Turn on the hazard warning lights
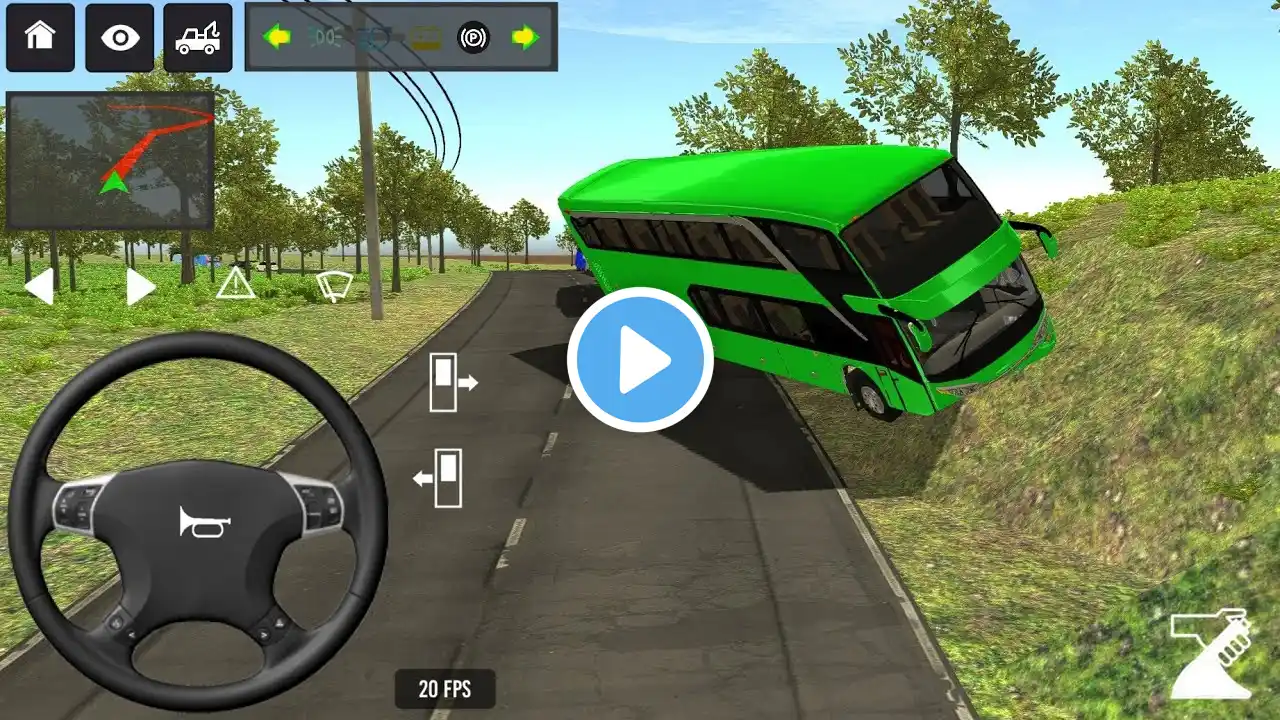The width and height of the screenshot is (1280, 720). point(235,284)
